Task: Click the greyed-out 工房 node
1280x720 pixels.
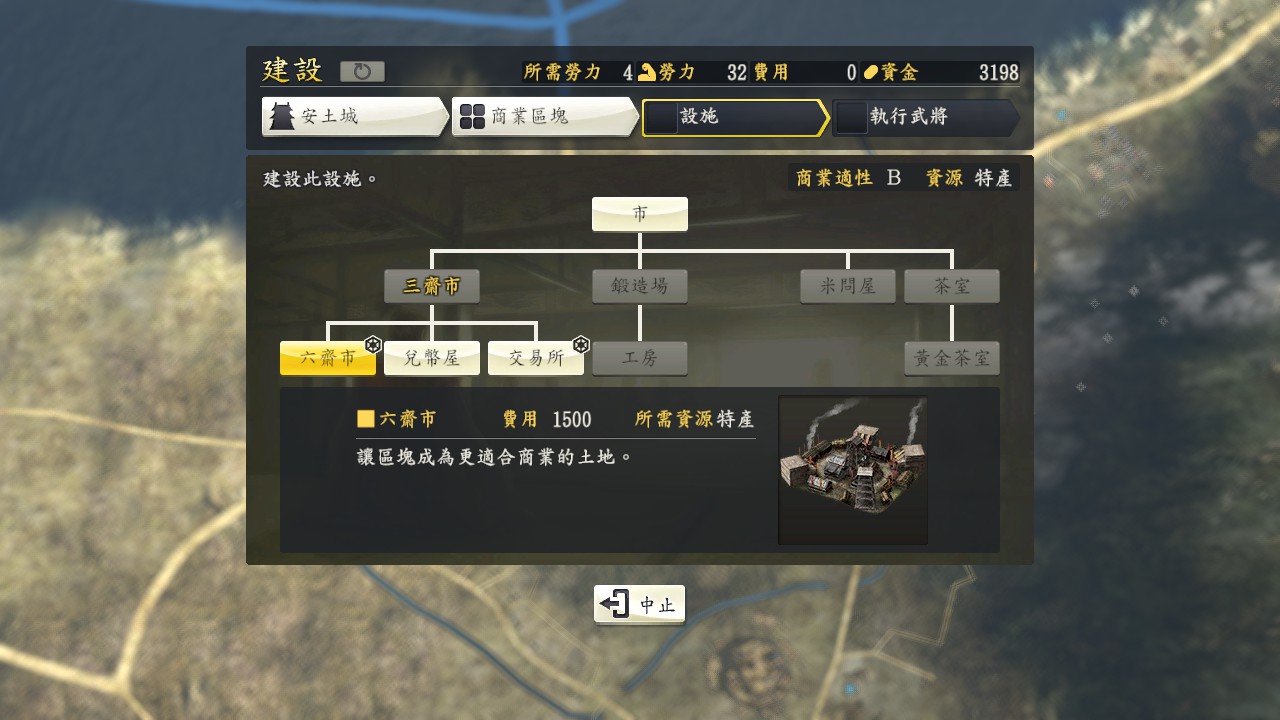Action: tap(639, 357)
